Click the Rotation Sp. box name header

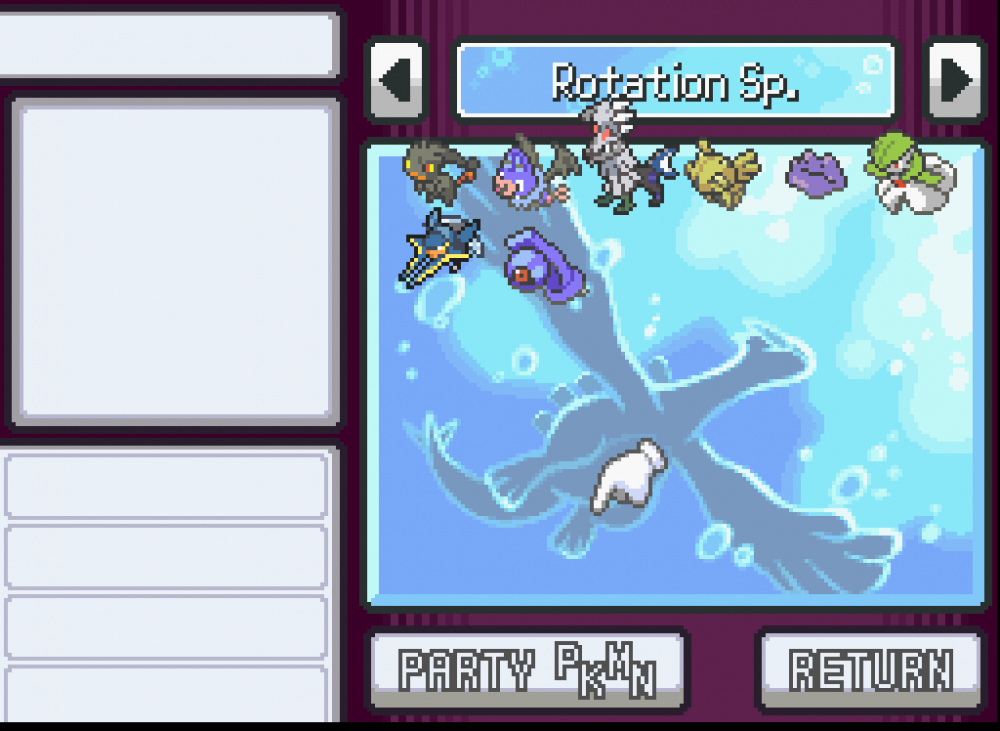coord(676,82)
